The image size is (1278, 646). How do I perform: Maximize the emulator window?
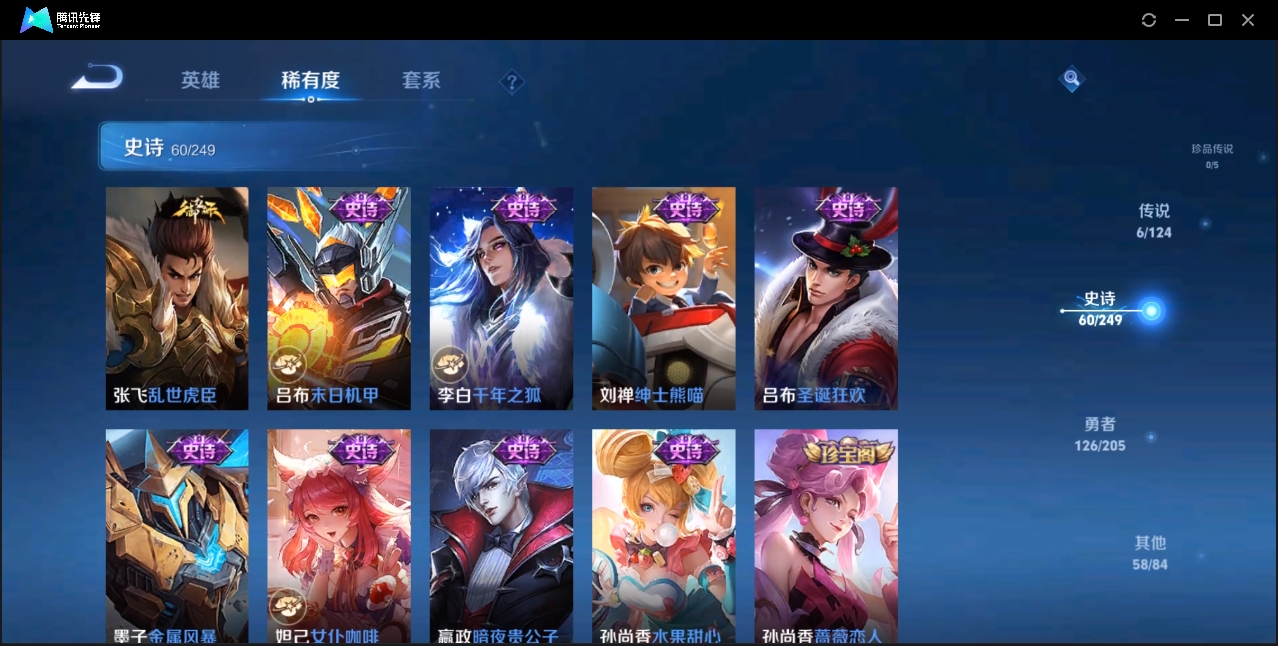click(1215, 20)
